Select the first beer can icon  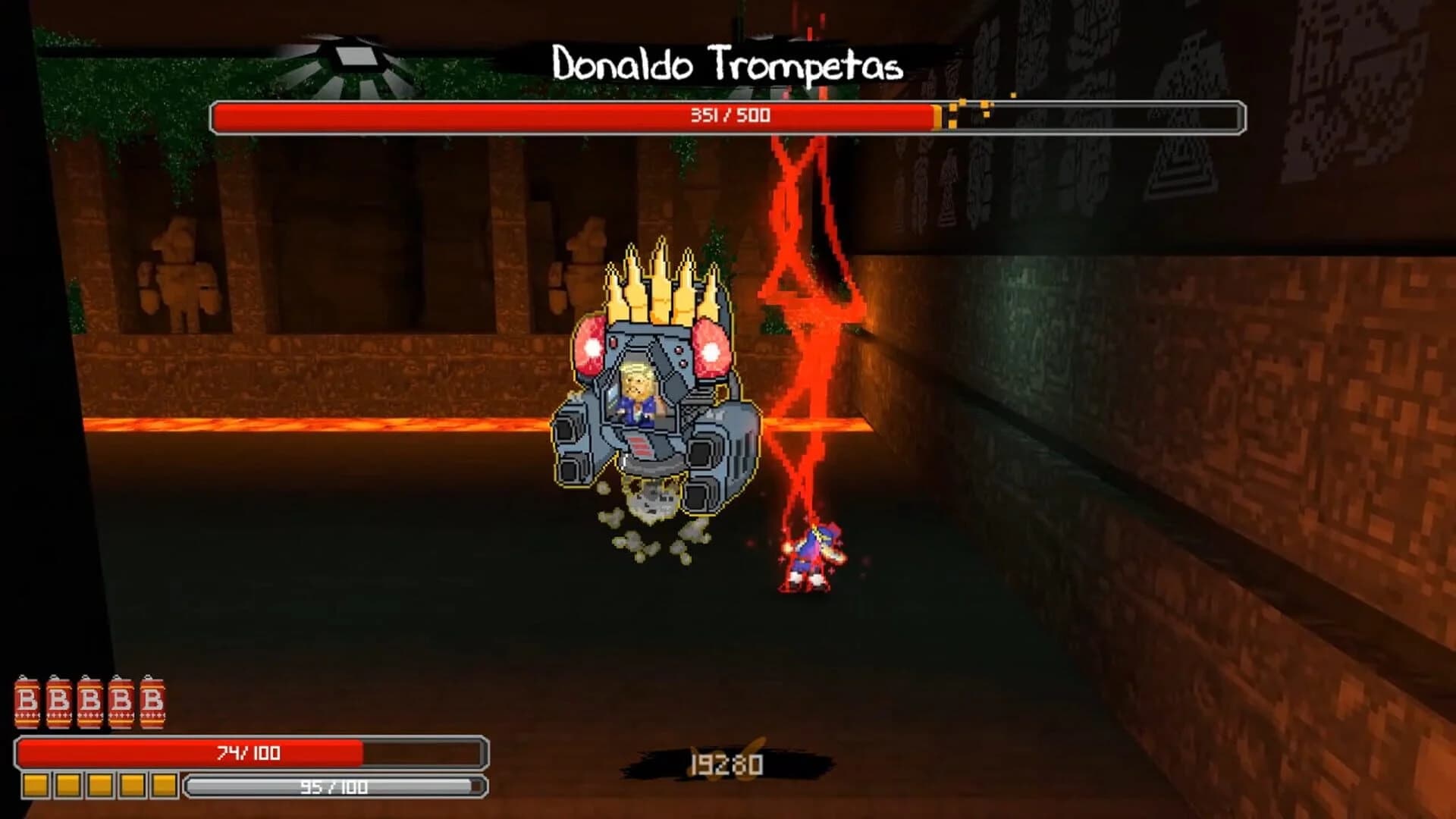click(28, 701)
